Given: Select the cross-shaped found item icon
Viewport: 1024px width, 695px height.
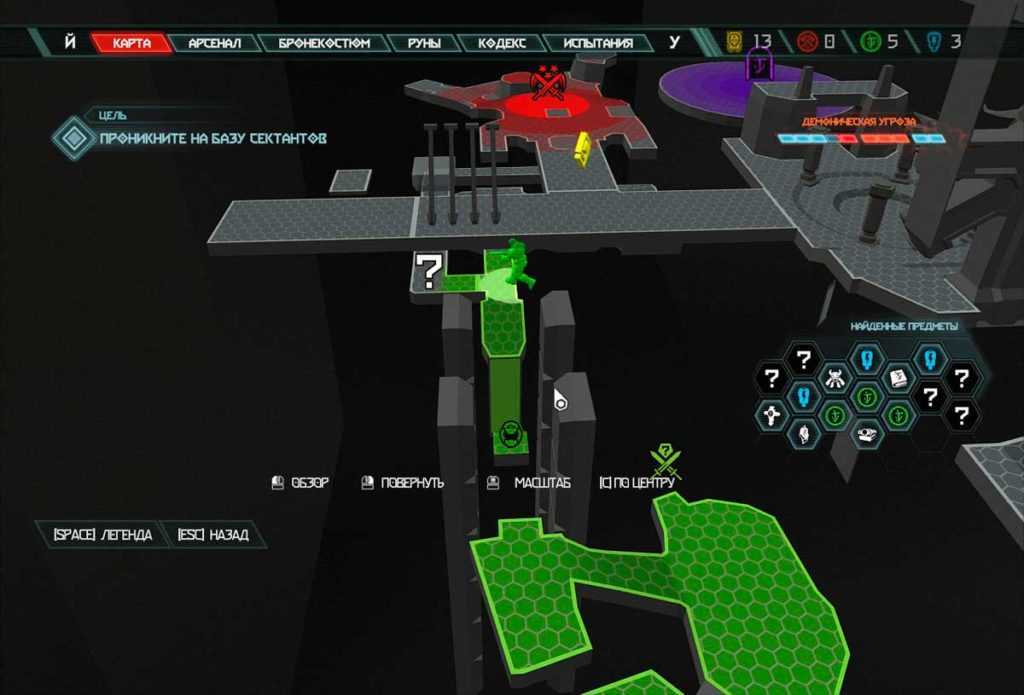Looking at the screenshot, I should coord(771,414).
